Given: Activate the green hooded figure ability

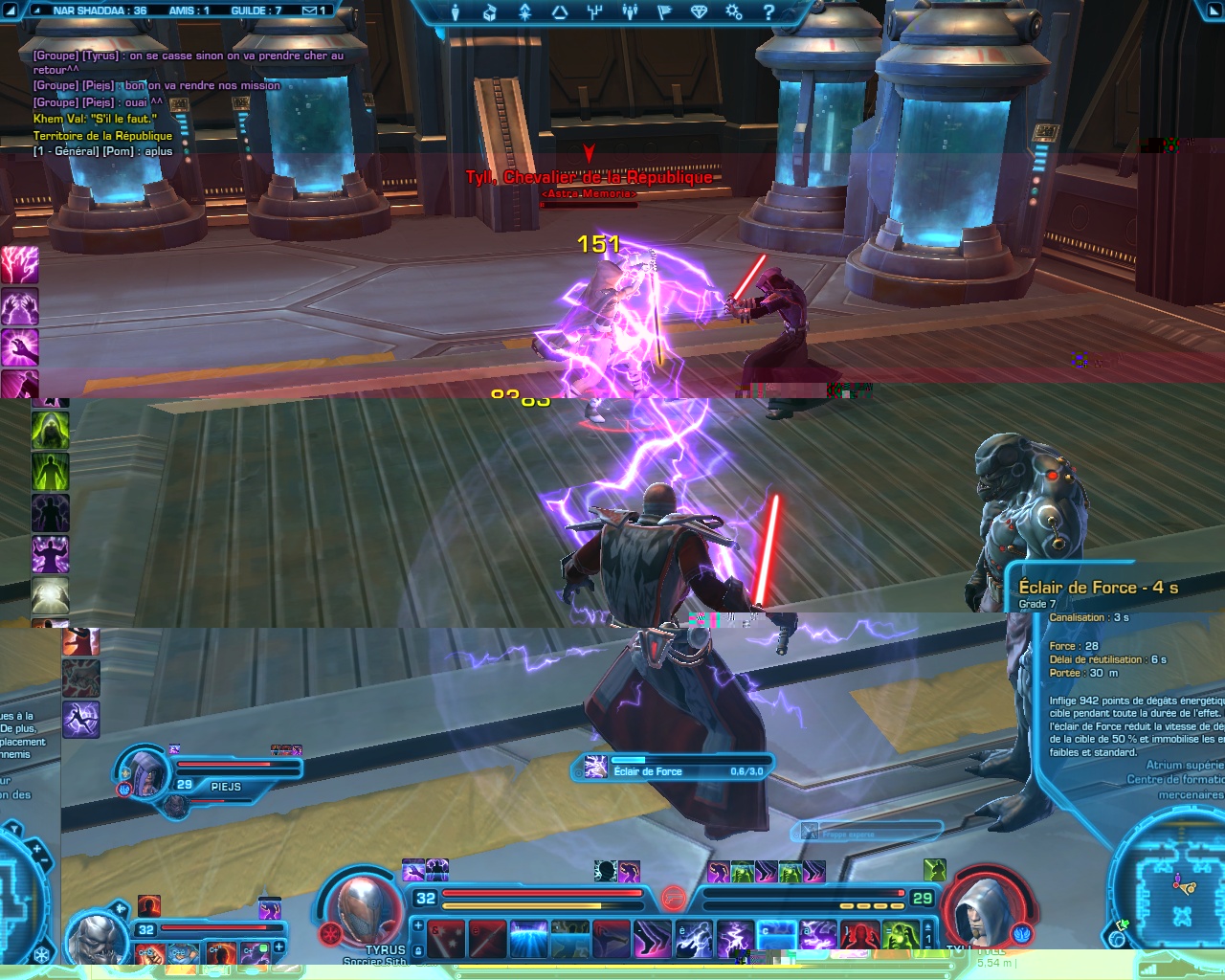Looking at the screenshot, I should tap(50, 430).
